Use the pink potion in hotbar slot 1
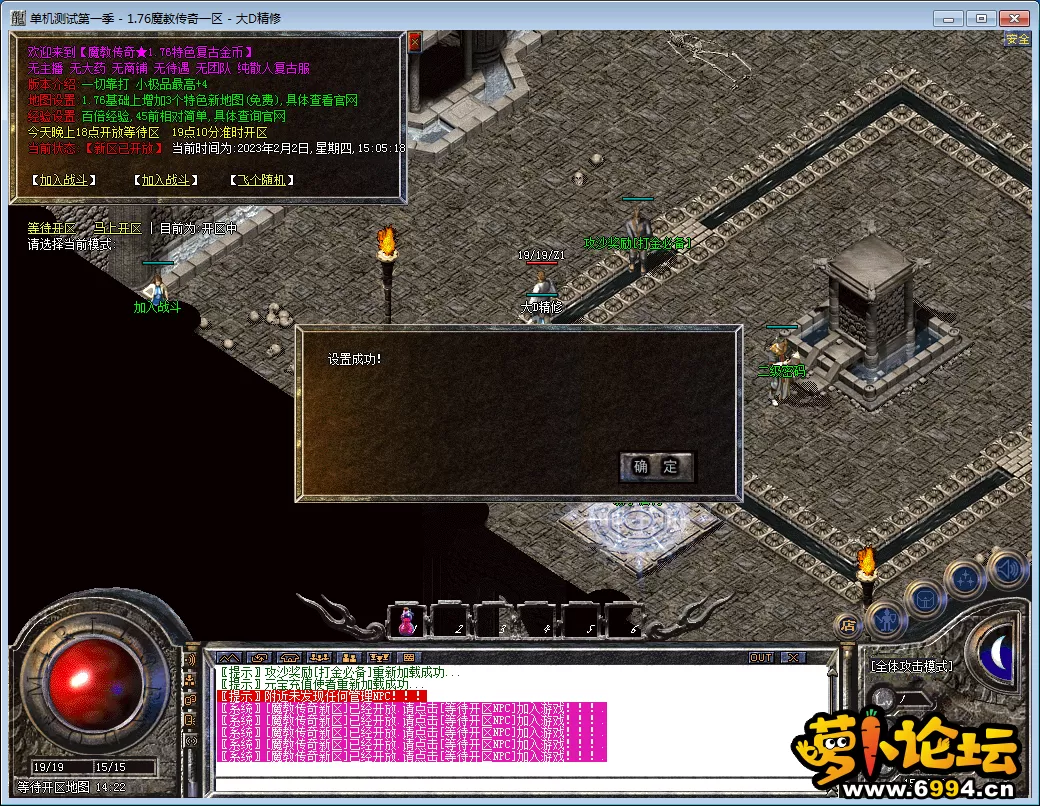The height and width of the screenshot is (806, 1040). [x=407, y=620]
